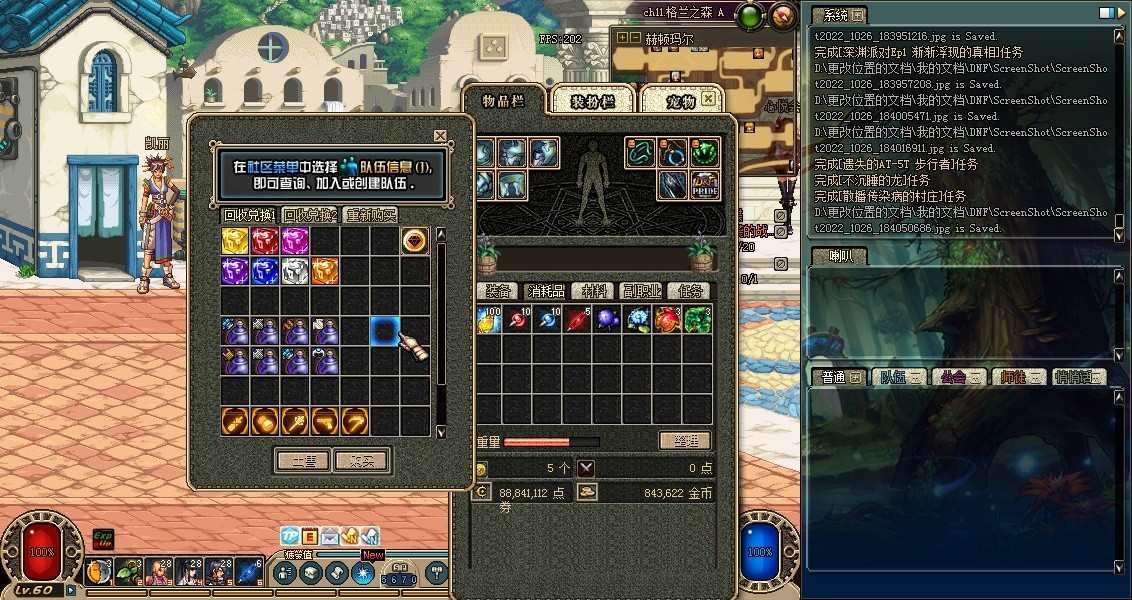Image resolution: width=1132 pixels, height=600 pixels.
Task: Switch to the 回收兑换2 shop tab
Action: 309,215
